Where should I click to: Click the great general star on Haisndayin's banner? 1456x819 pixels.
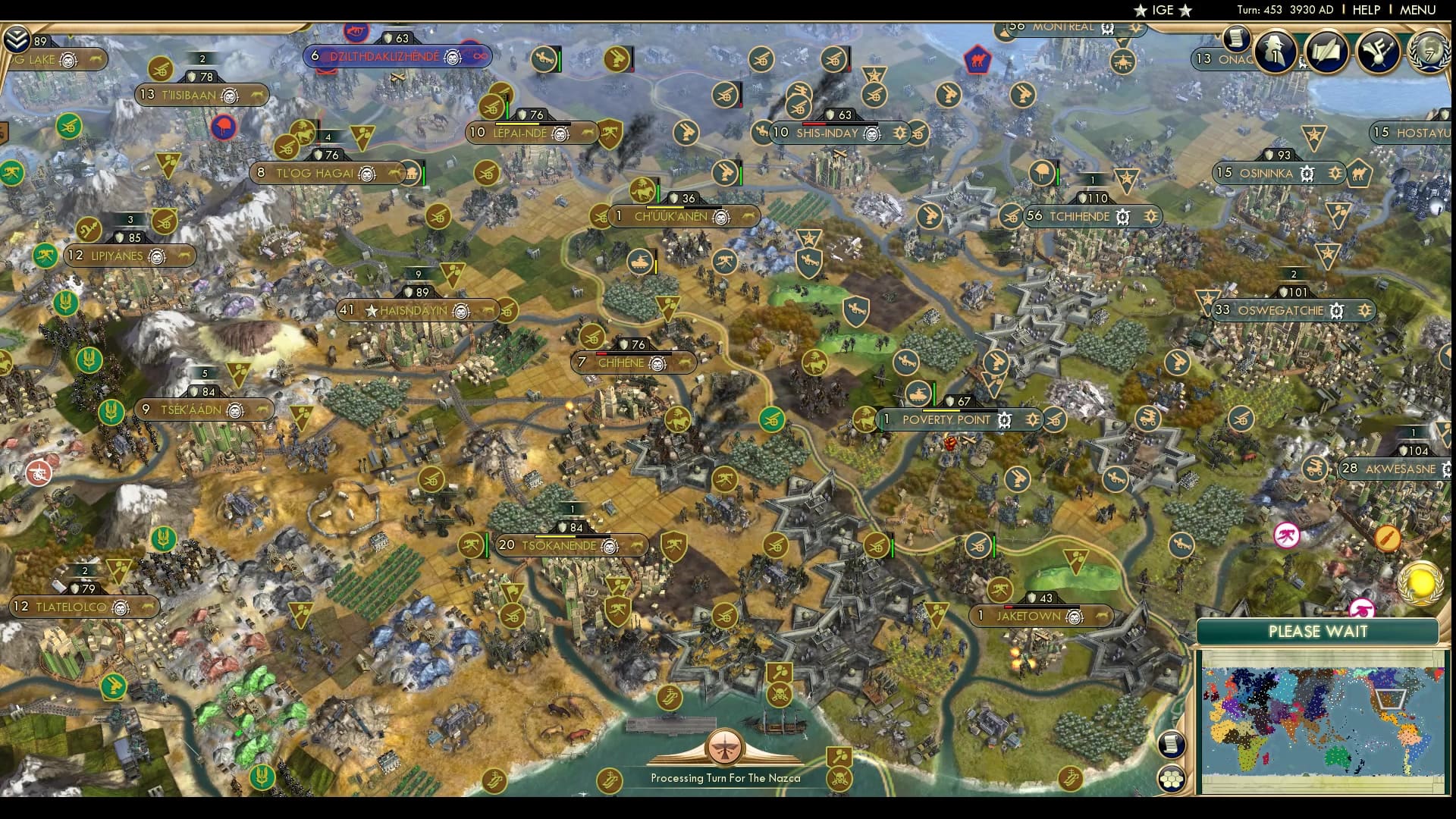pyautogui.click(x=371, y=309)
